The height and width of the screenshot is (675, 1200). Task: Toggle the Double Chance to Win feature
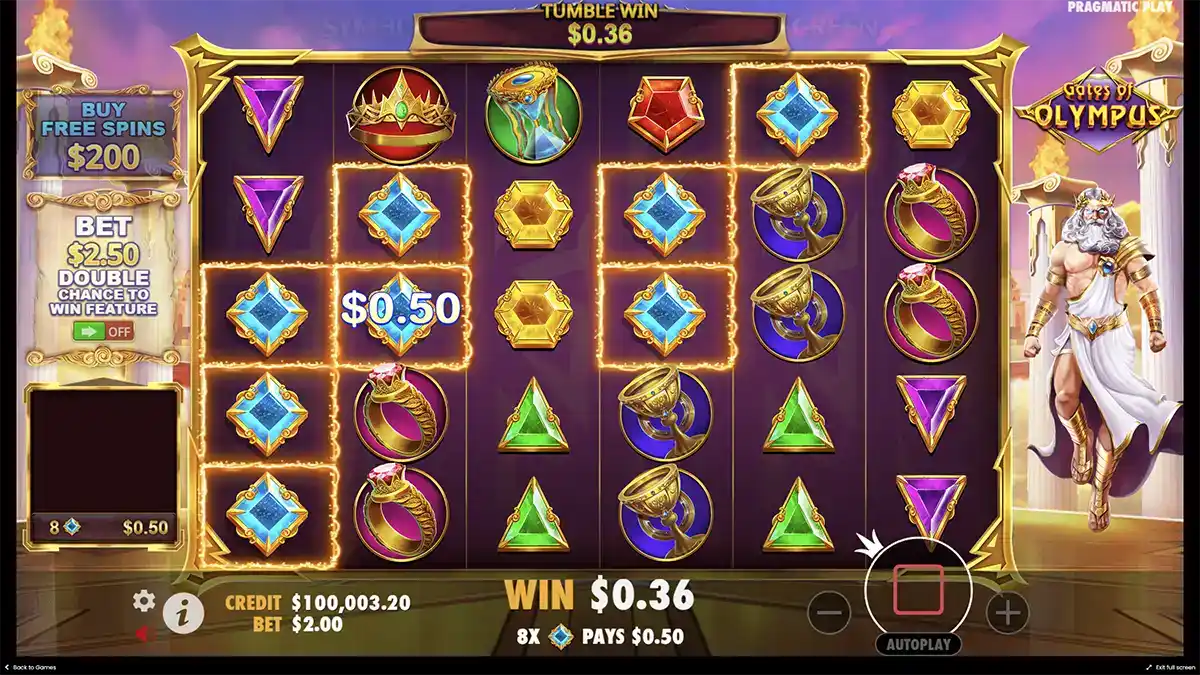pos(104,330)
